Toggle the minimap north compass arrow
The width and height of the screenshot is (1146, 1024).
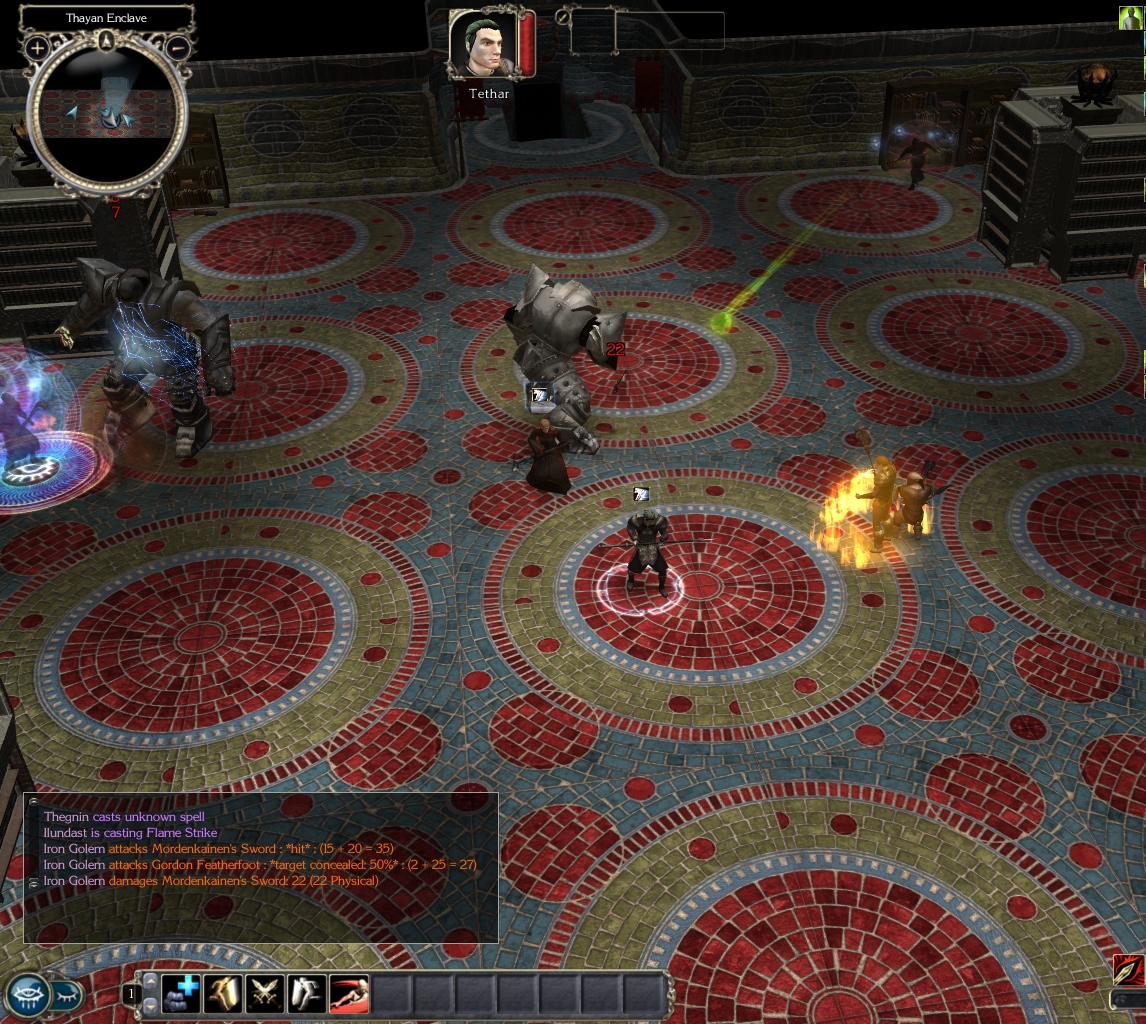(106, 40)
